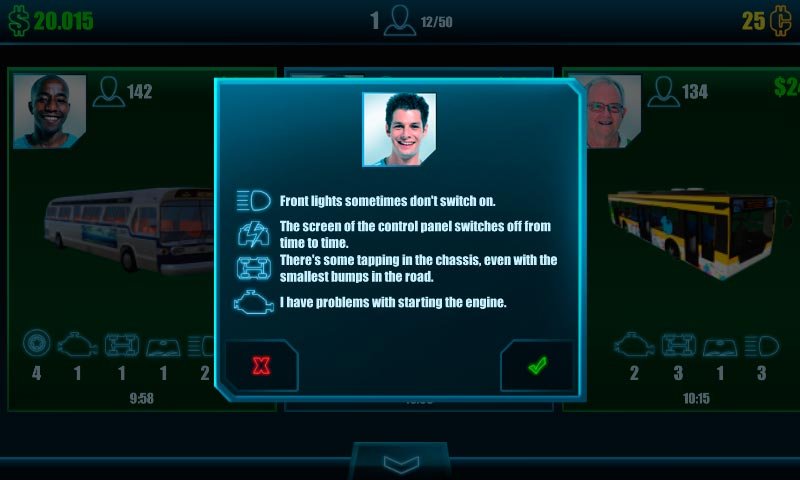Select the white and grey bus card

(120, 230)
